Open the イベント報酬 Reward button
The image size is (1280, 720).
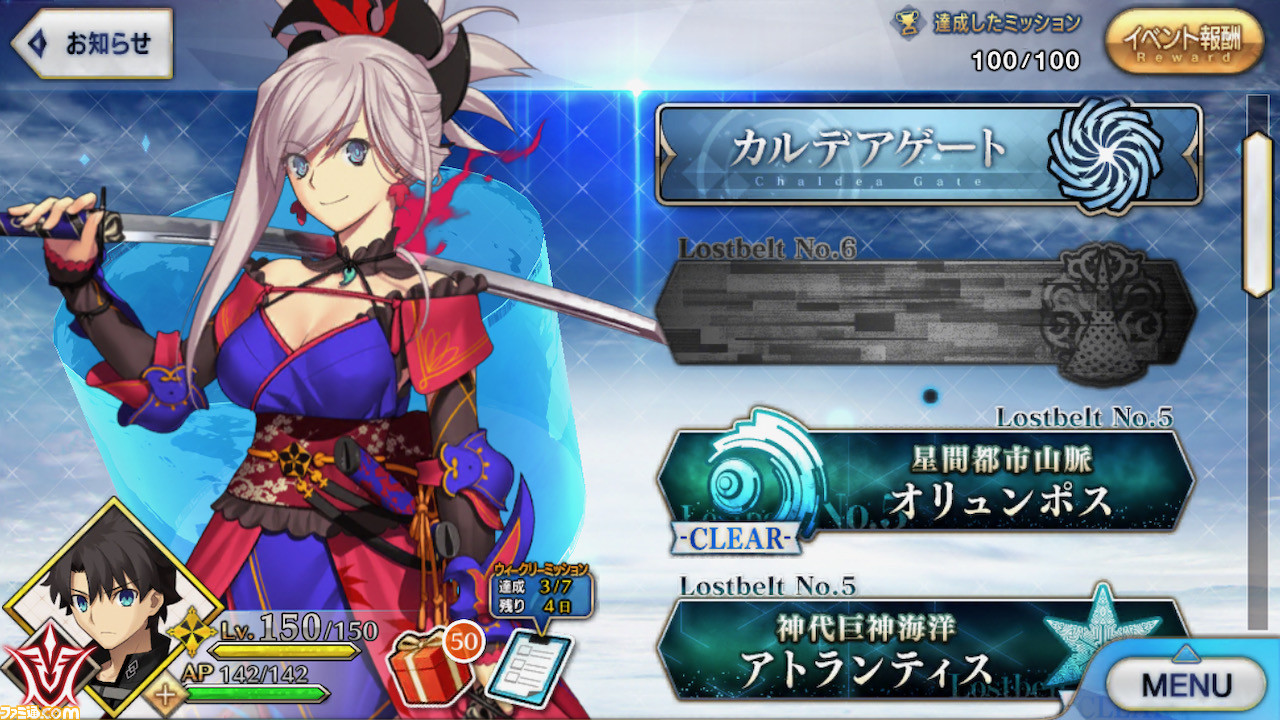tap(1184, 43)
